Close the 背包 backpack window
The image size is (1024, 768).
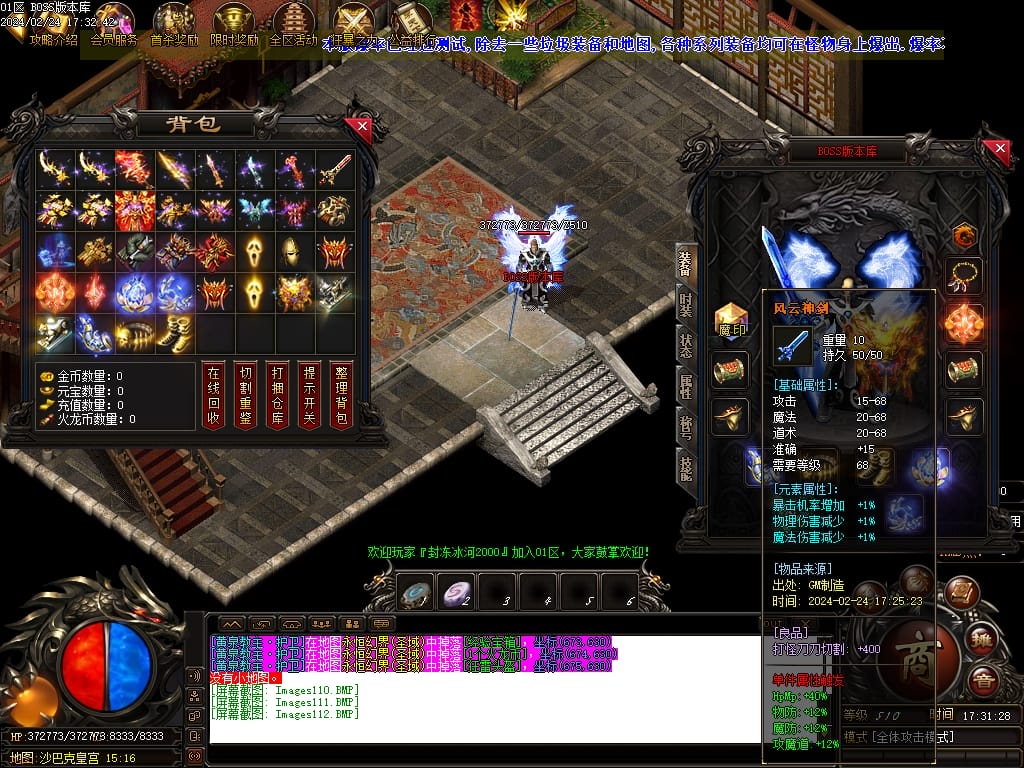coord(358,127)
